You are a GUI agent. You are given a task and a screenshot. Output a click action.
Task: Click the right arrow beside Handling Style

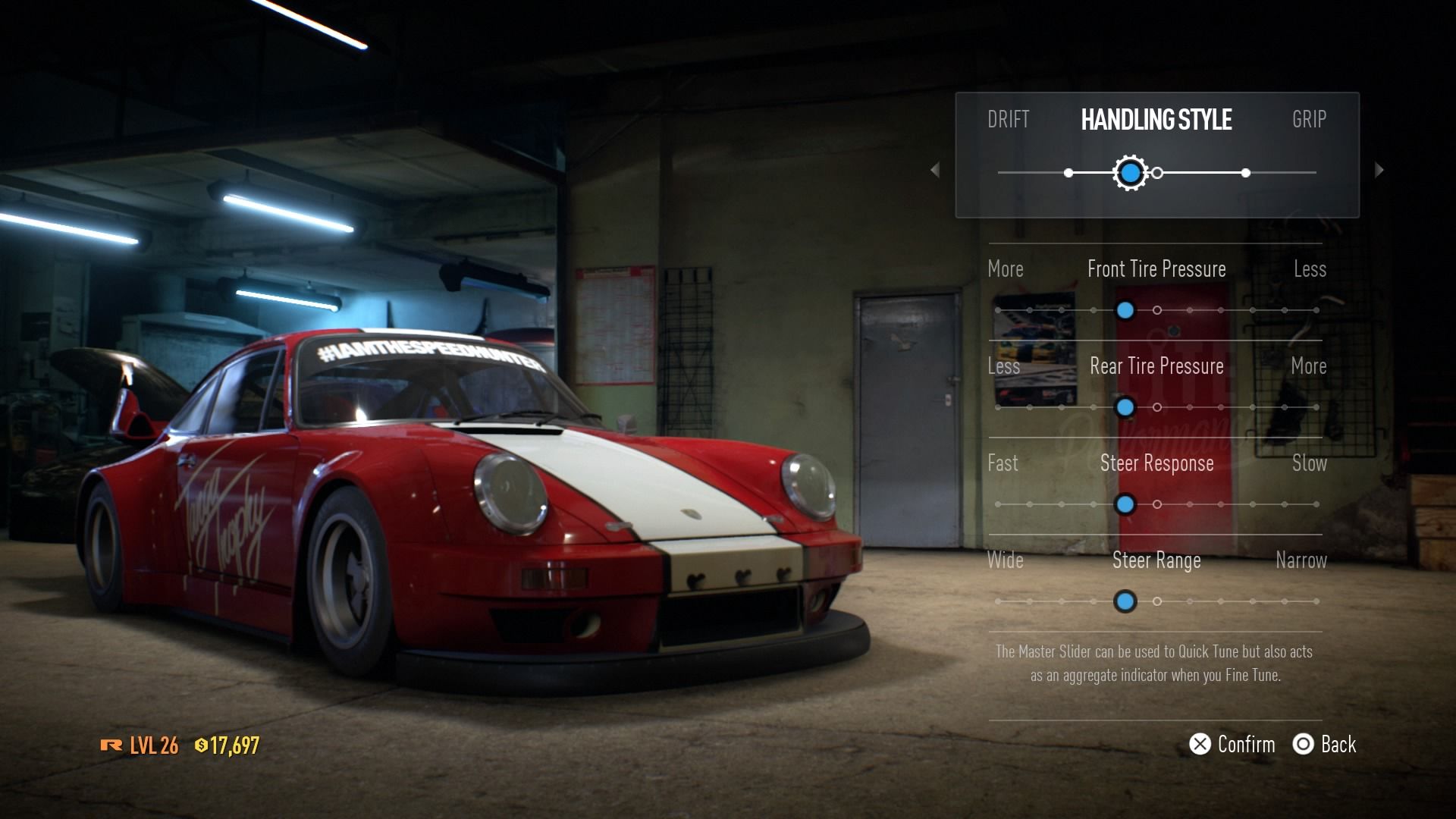pyautogui.click(x=1379, y=170)
